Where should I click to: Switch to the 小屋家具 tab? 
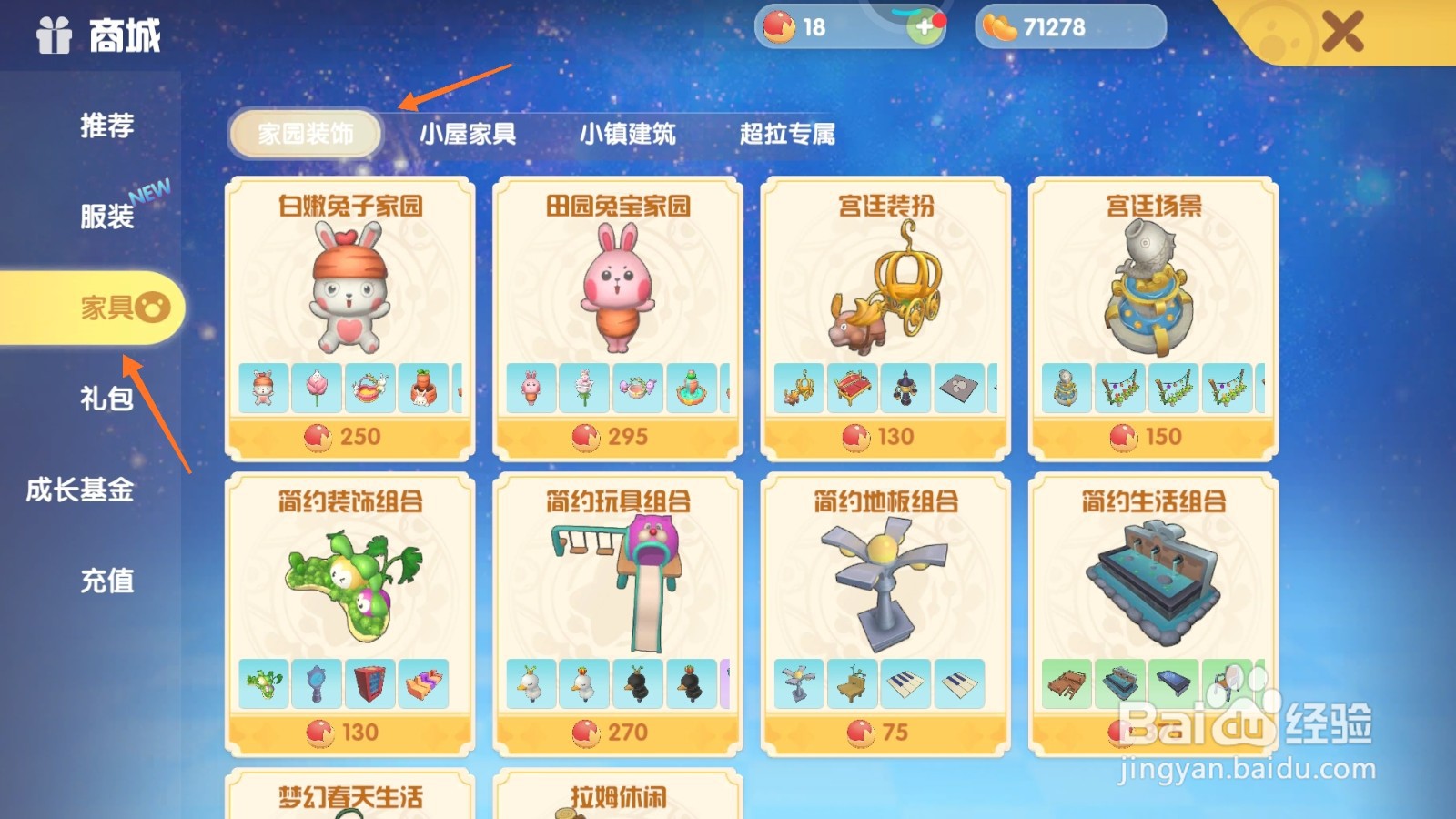469,133
